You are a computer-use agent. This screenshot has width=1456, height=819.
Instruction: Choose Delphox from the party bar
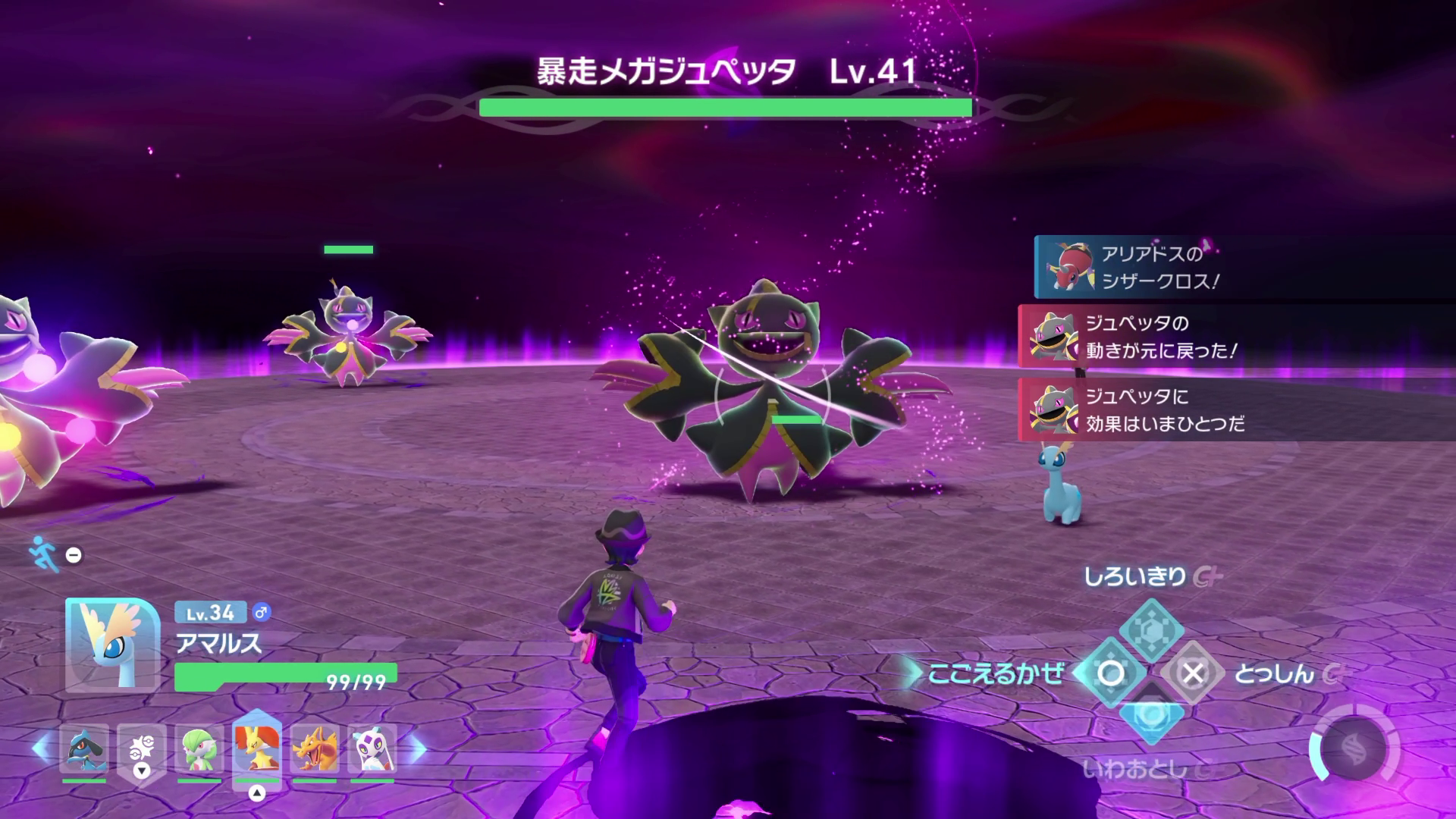(x=257, y=748)
